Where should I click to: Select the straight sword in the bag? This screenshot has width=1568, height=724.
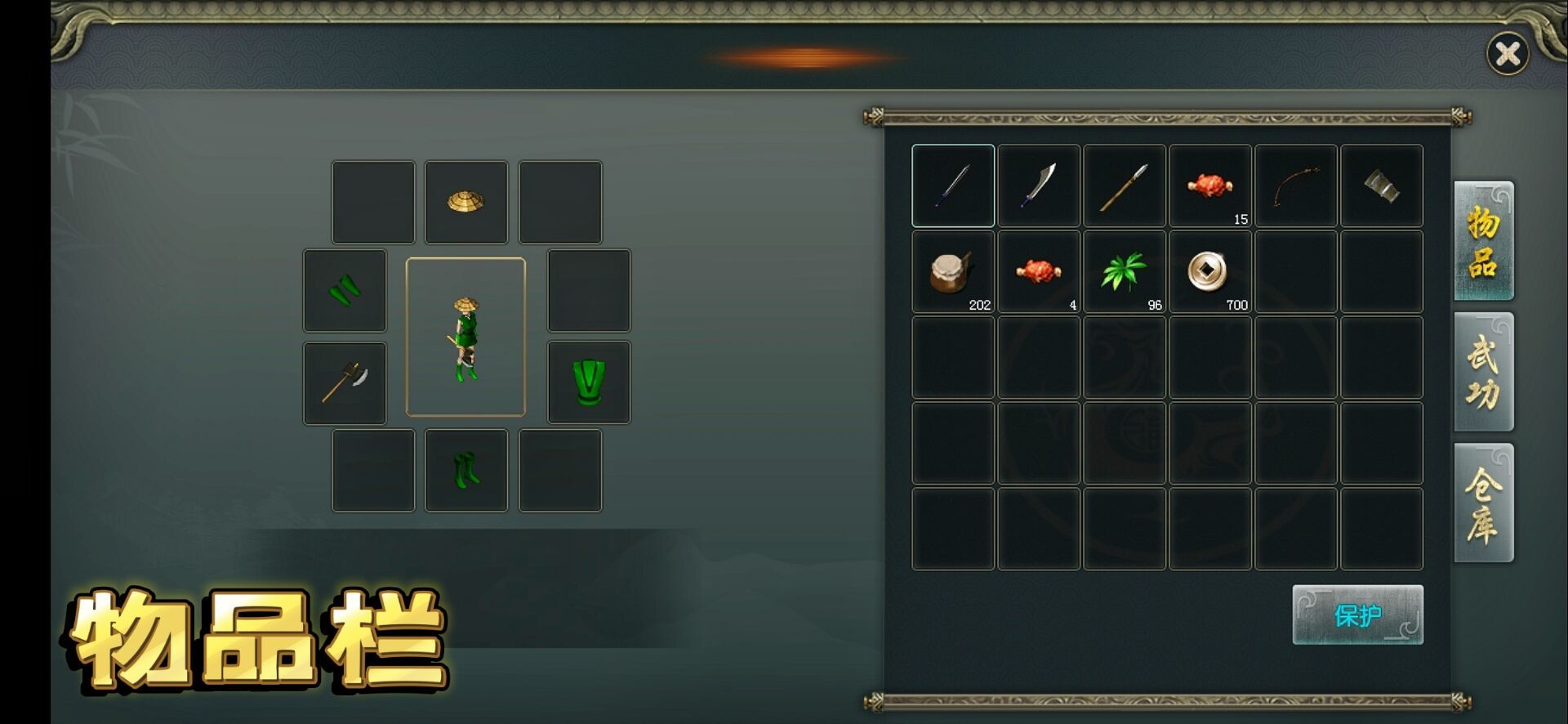[953, 185]
